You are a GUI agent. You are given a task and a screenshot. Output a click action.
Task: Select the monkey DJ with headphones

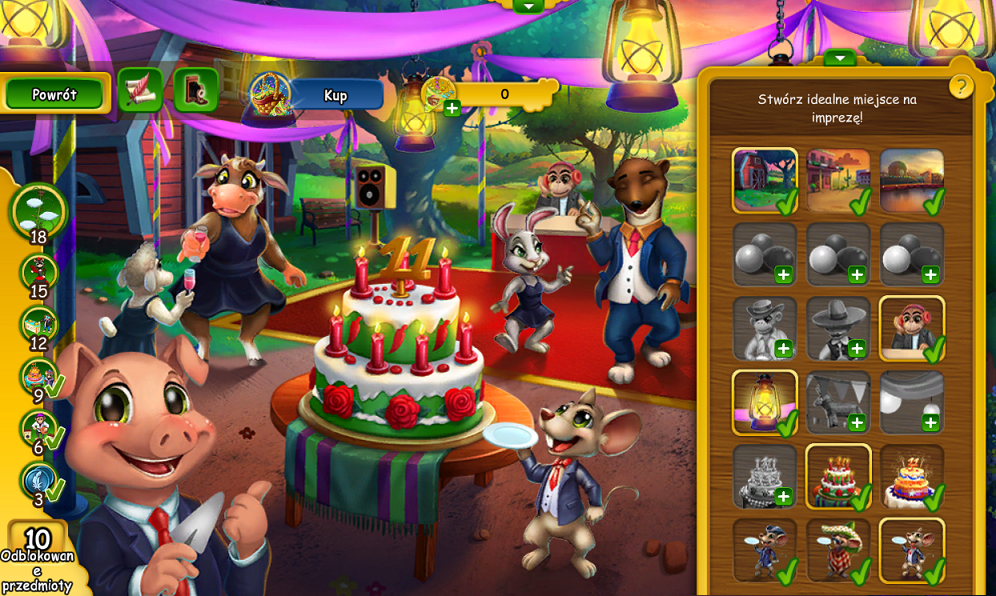912,328
